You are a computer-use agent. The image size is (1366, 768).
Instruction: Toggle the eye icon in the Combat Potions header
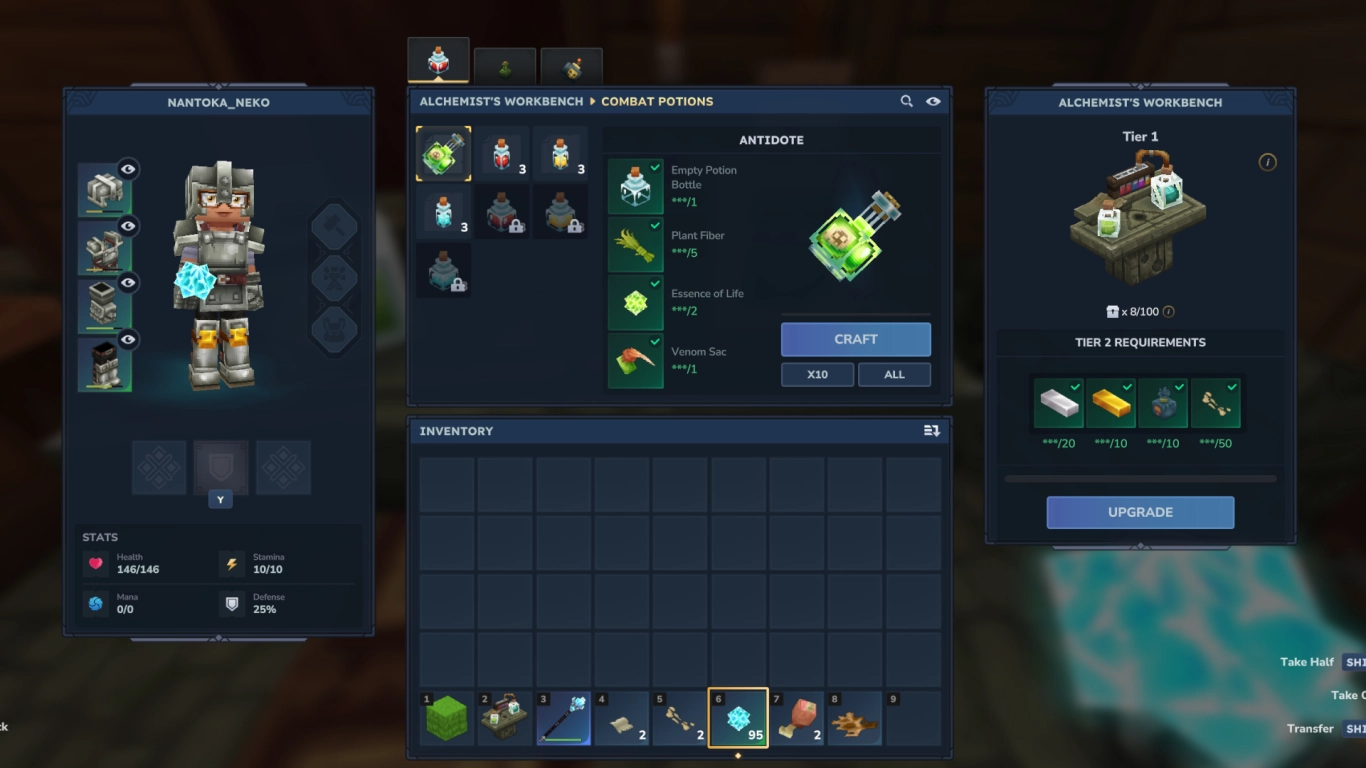(933, 101)
